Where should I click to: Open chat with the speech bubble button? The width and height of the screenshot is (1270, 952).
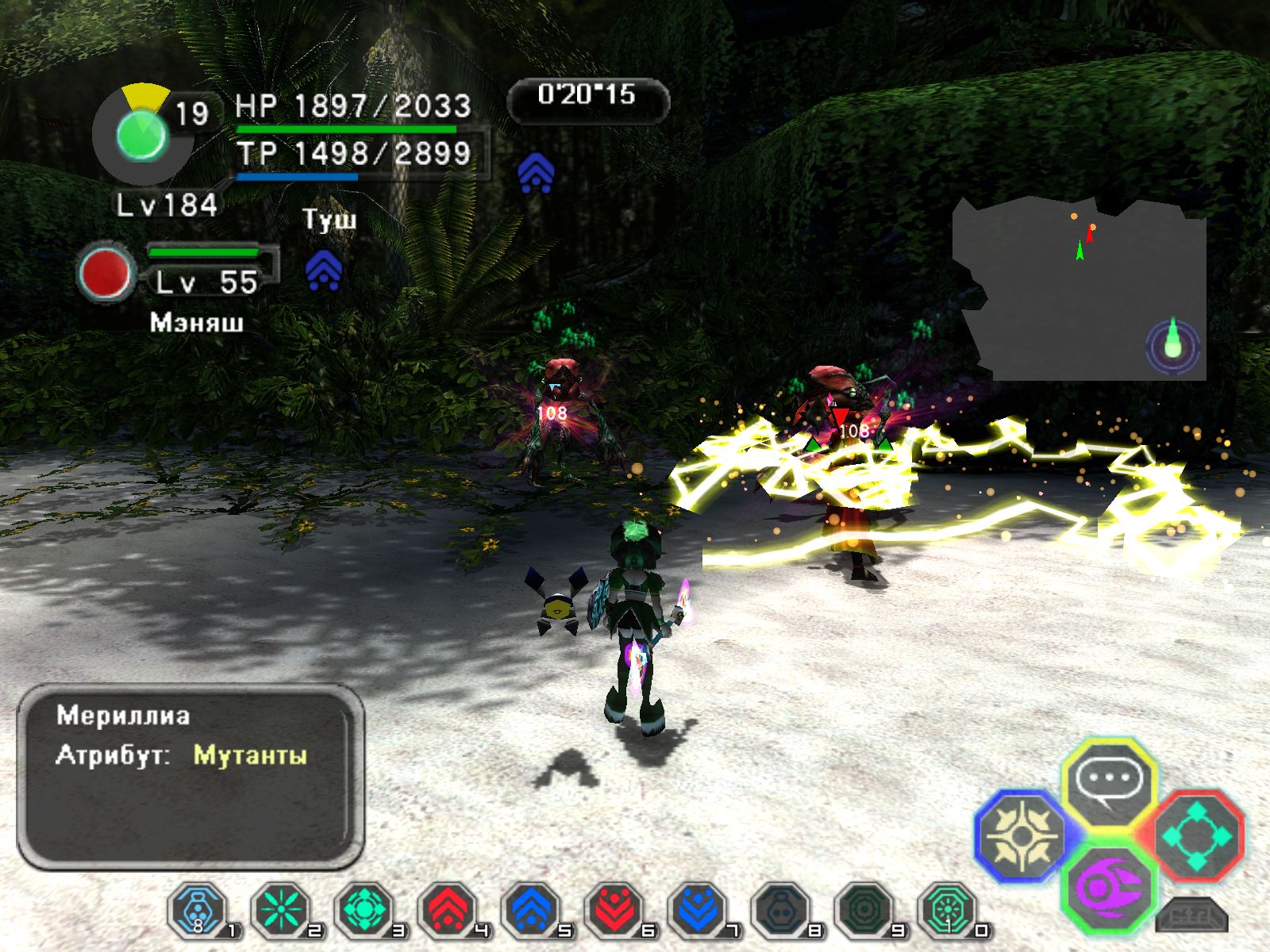point(1109,781)
